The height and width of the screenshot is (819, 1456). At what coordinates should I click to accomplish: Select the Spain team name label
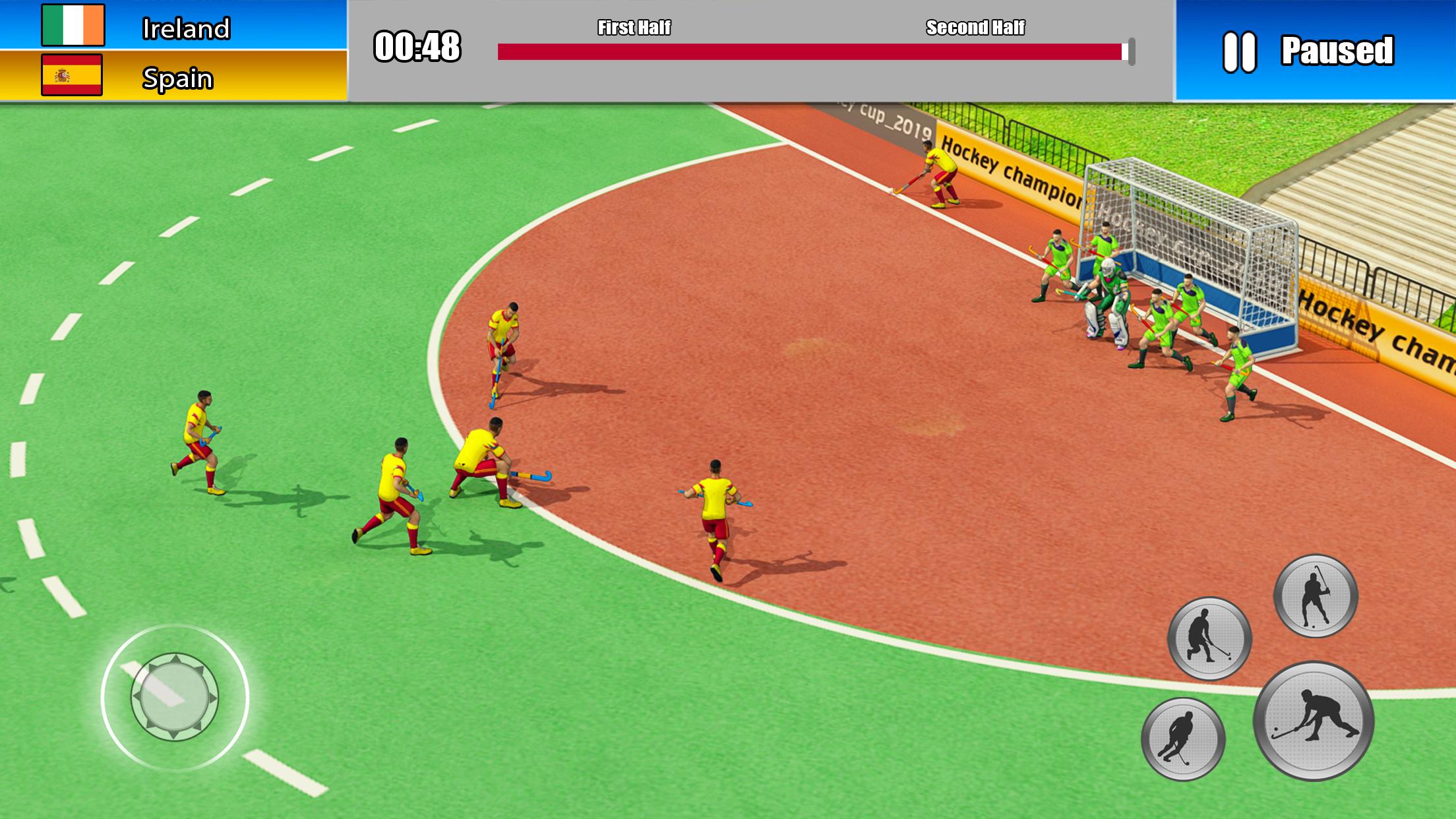coord(179,79)
